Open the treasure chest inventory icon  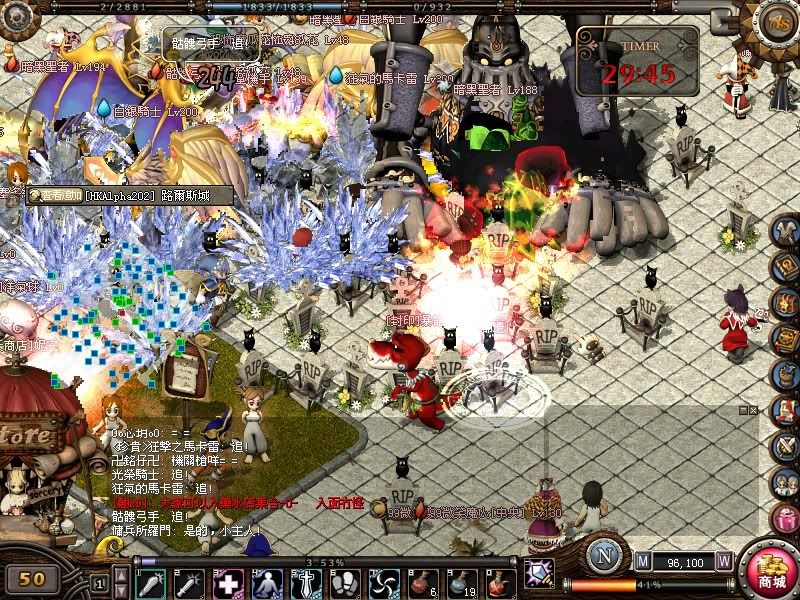click(x=786, y=305)
